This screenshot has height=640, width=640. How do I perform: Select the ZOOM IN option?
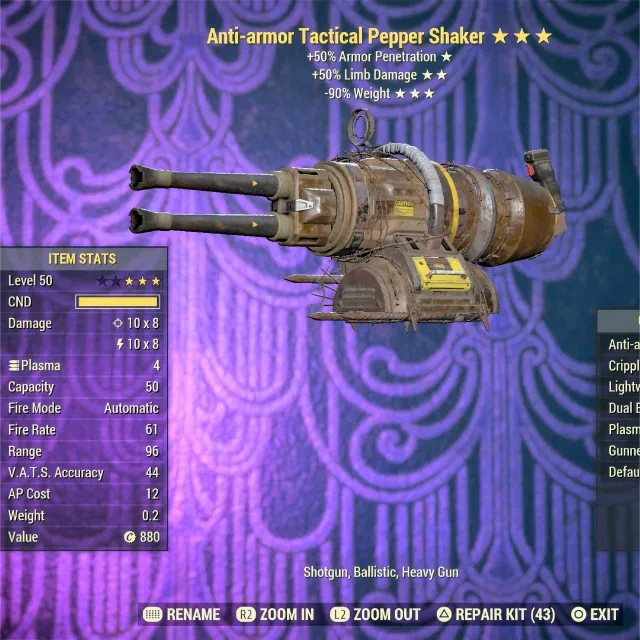(x=276, y=614)
